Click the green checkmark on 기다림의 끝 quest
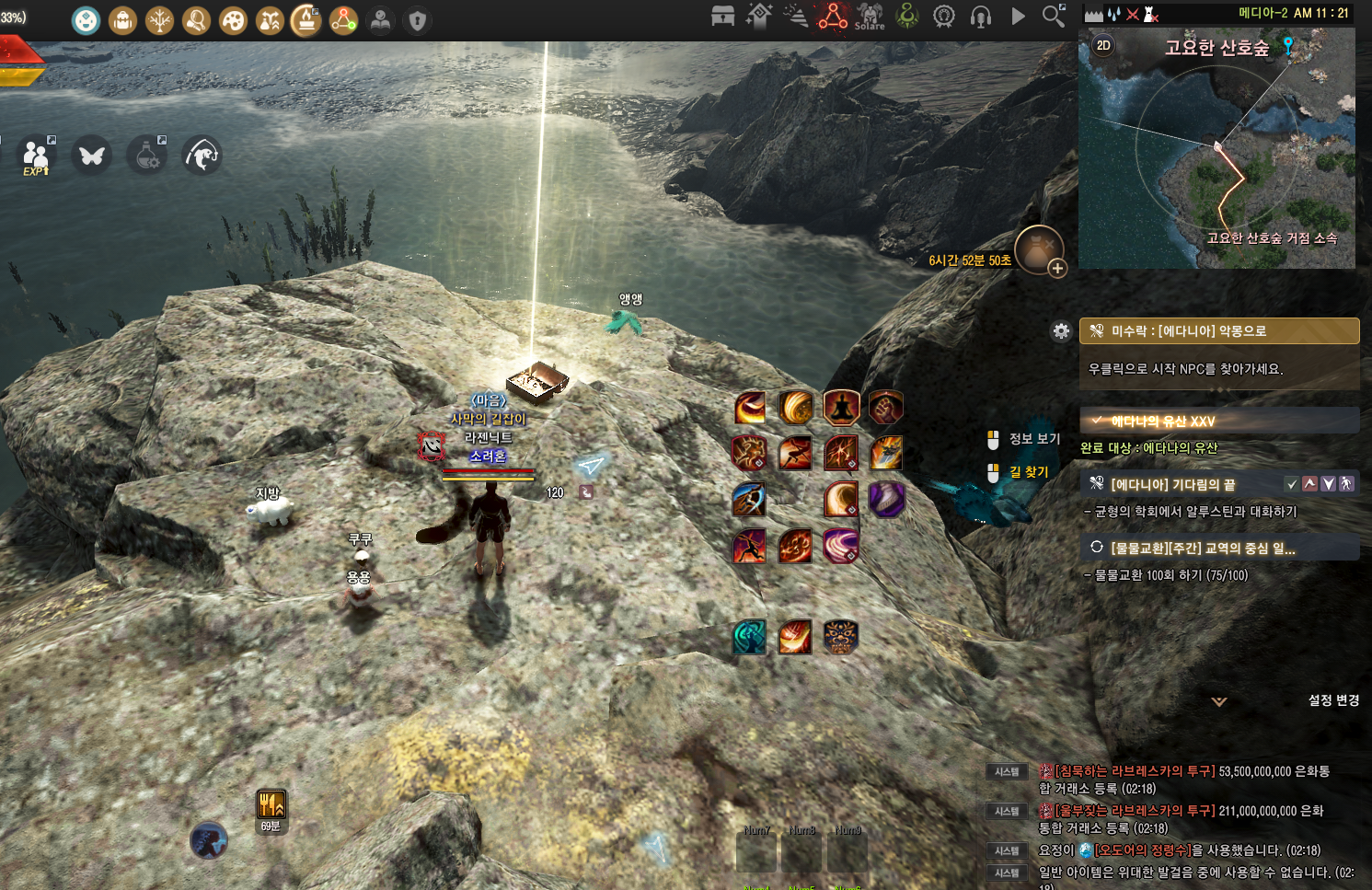The height and width of the screenshot is (890, 1372). tap(1292, 483)
